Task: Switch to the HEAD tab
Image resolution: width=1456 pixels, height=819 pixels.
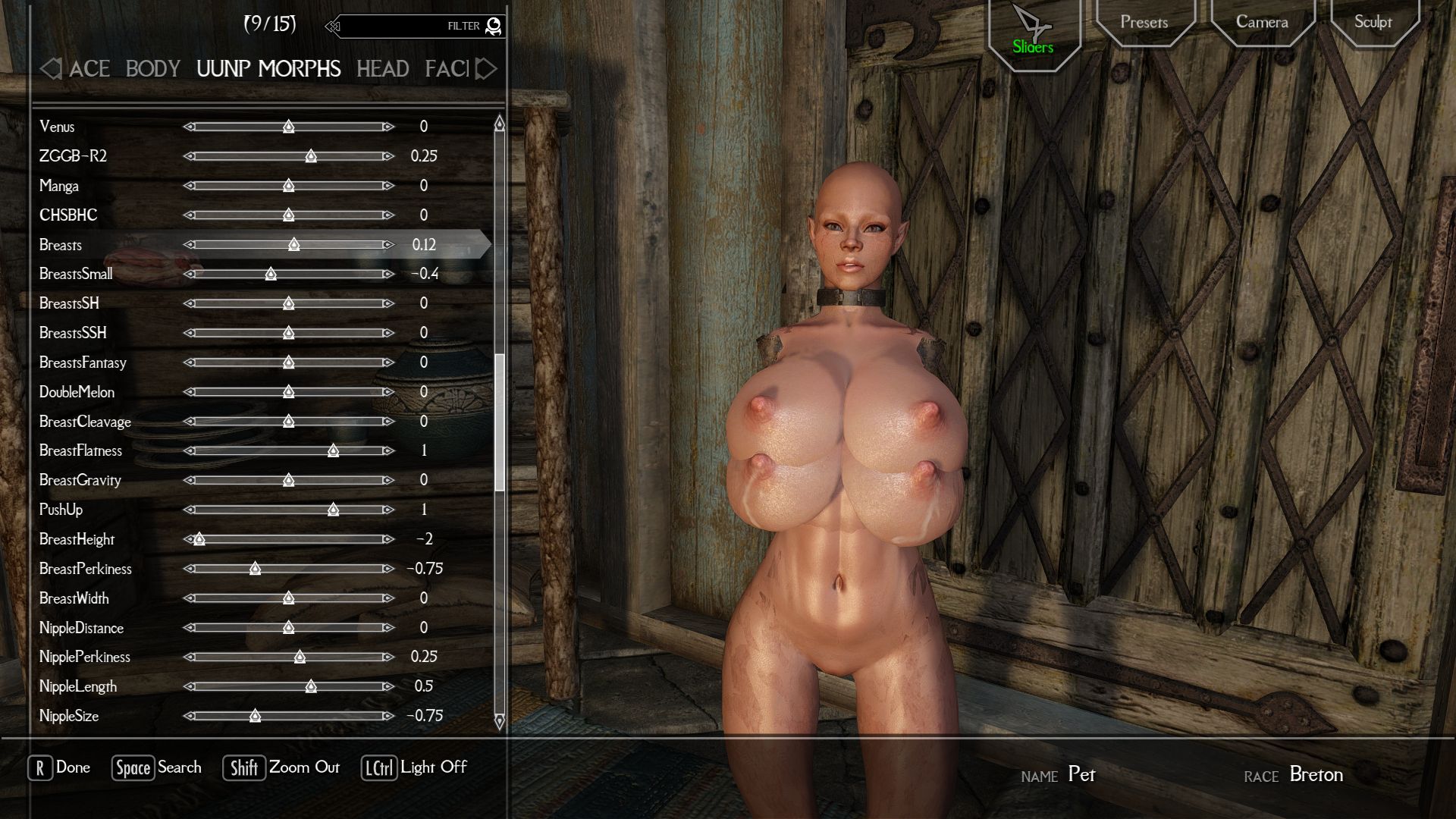Action: point(382,69)
